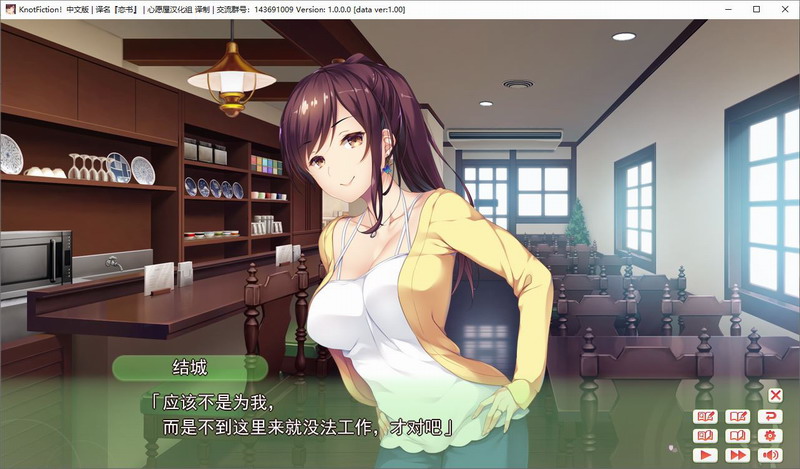Replay the voice using the speaker icon

pos(770,456)
